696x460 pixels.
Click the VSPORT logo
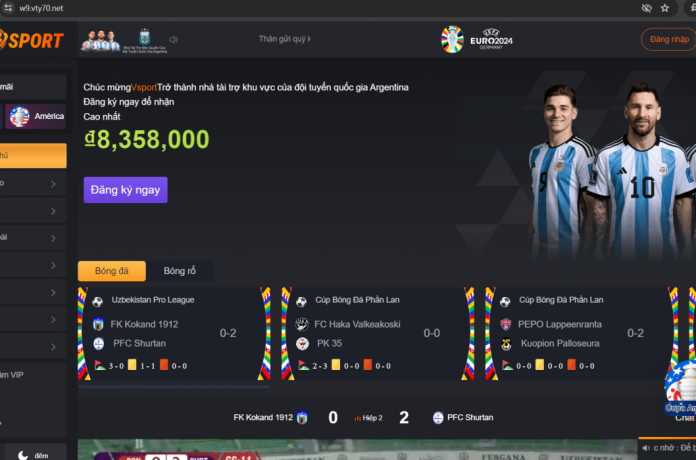(32, 40)
